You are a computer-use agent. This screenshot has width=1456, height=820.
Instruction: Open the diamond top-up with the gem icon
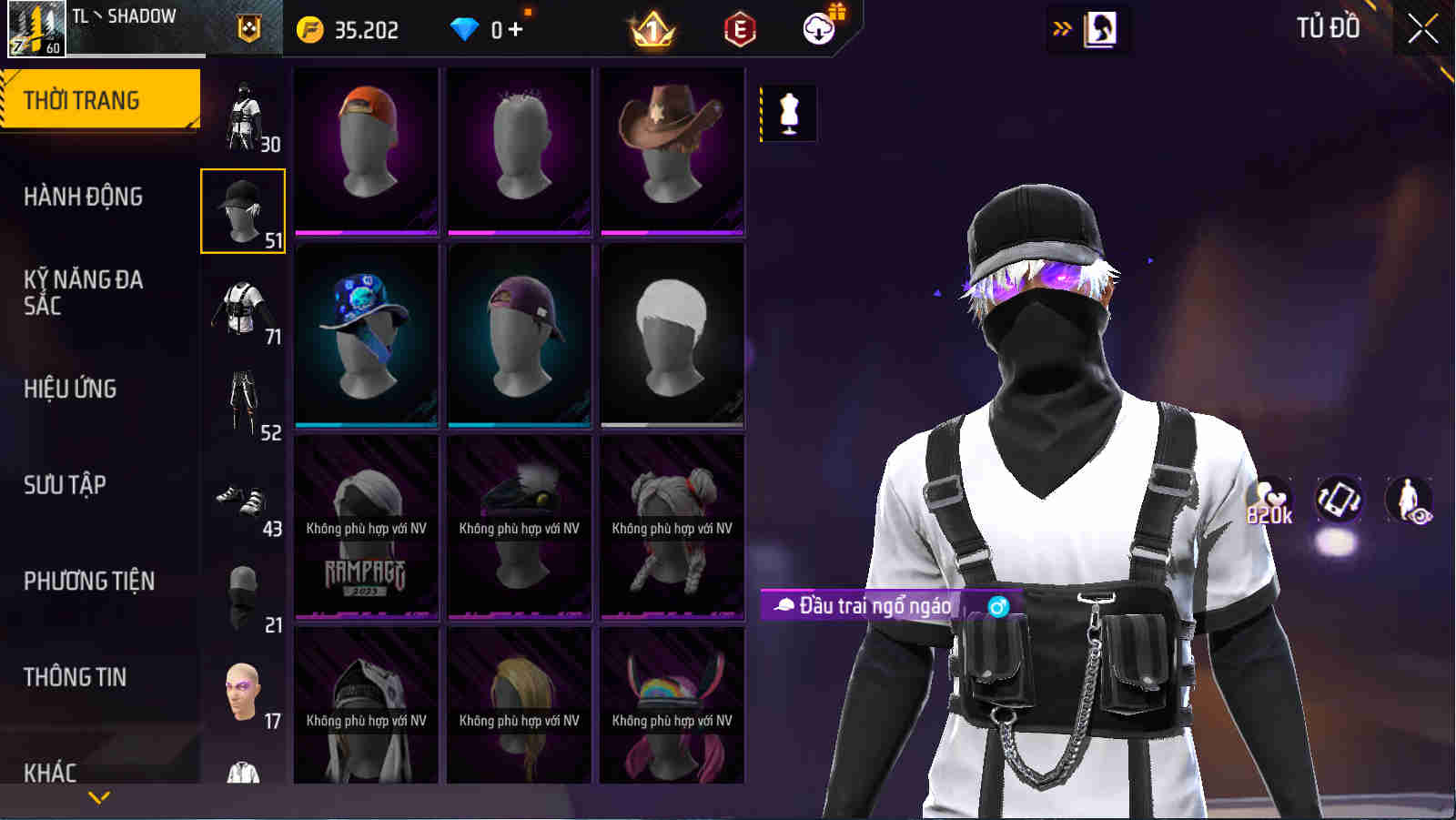(x=467, y=27)
